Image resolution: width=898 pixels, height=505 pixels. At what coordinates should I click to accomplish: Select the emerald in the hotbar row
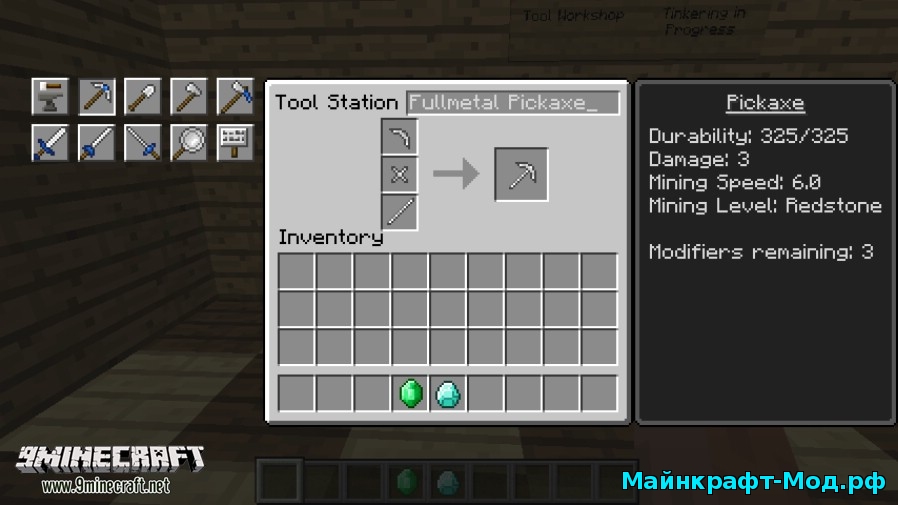click(410, 394)
